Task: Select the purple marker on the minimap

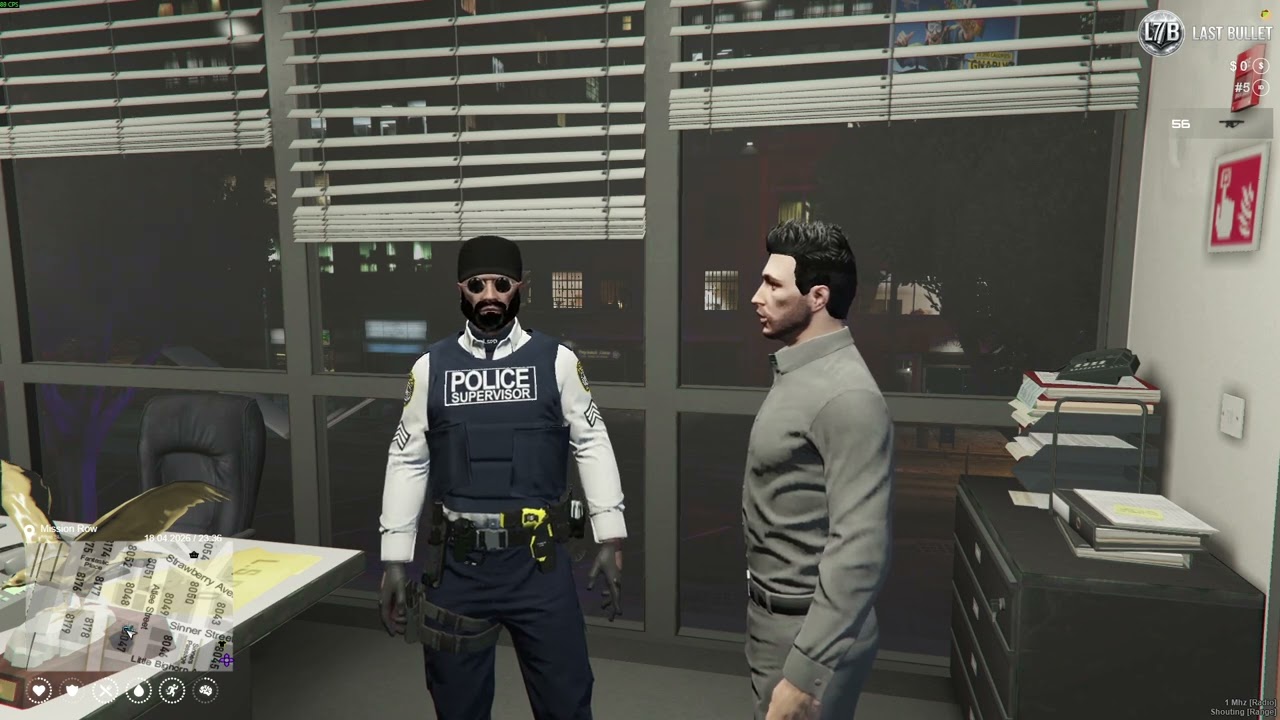Action: (x=227, y=660)
